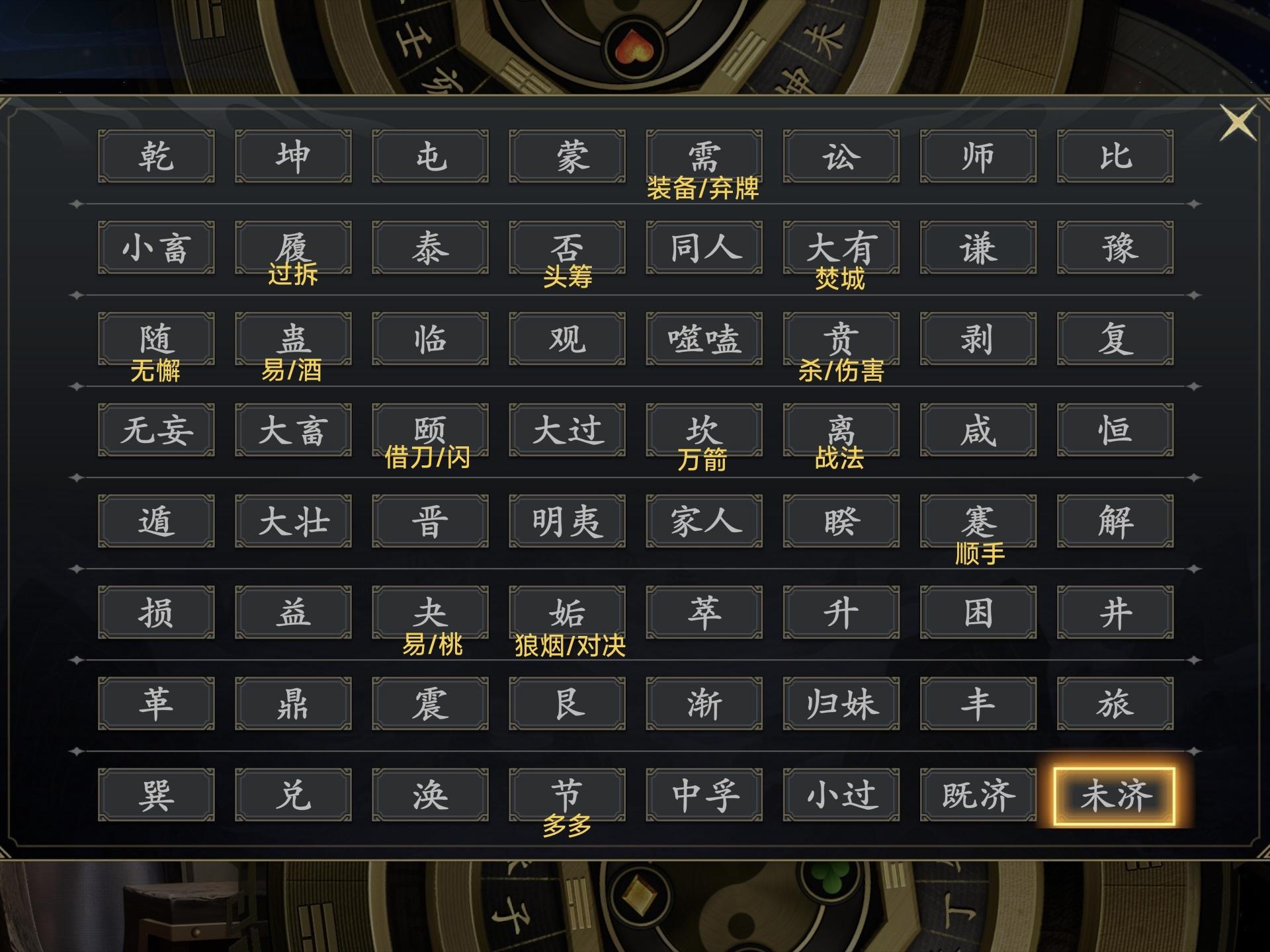
Task: Select the 乾 hexagram tile
Action: (x=155, y=156)
